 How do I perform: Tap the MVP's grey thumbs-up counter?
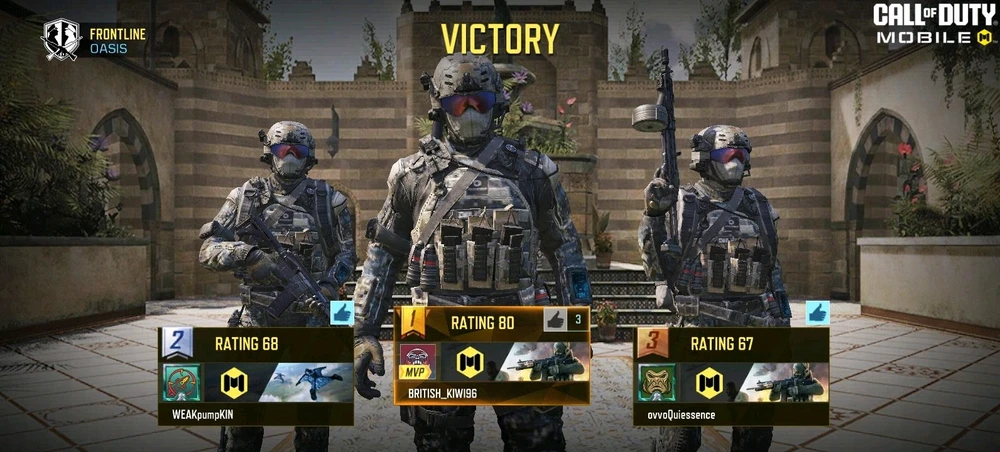(562, 321)
